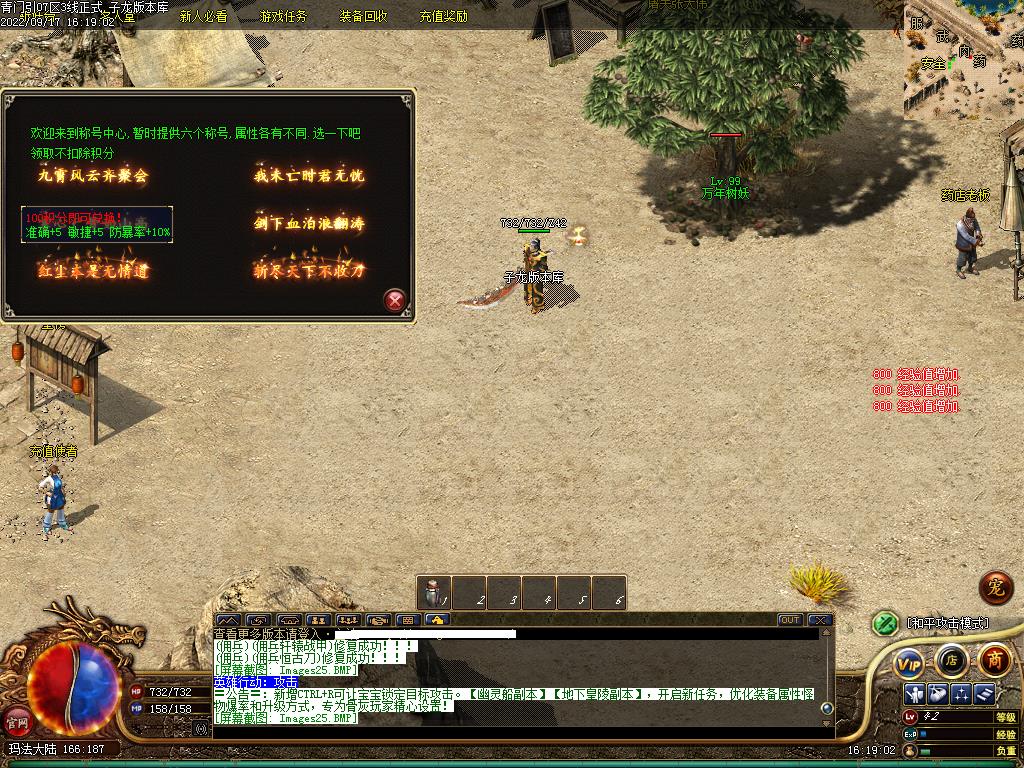Open the pet 宠 button
The image size is (1024, 768).
[x=995, y=587]
